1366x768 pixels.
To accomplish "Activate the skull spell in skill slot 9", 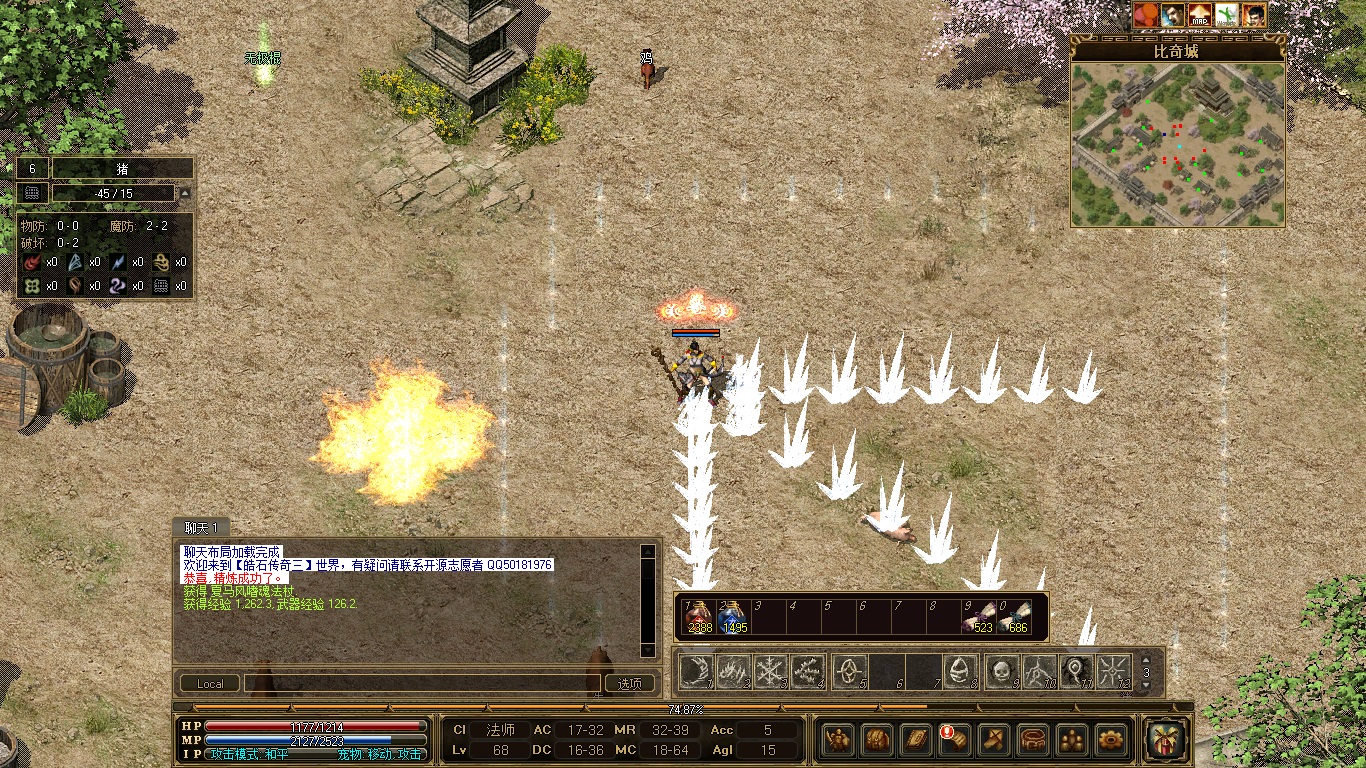I will [x=1001, y=672].
